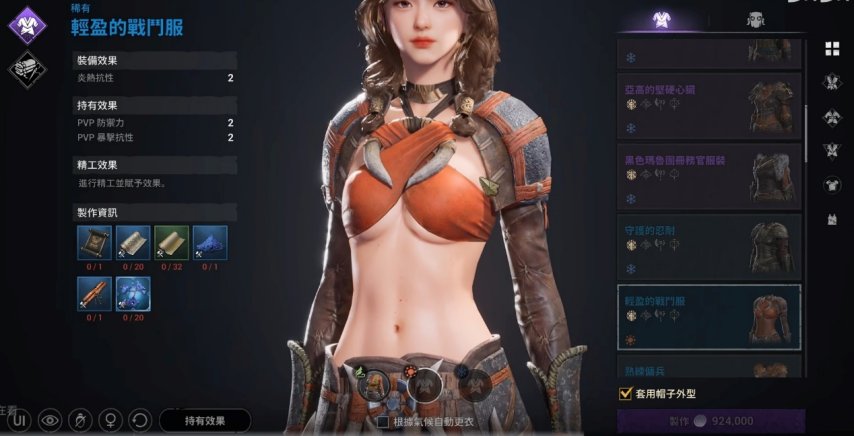The width and height of the screenshot is (854, 436).
Task: Choose the 亞高的堅硬心腸 outfit entry
Action: [709, 106]
